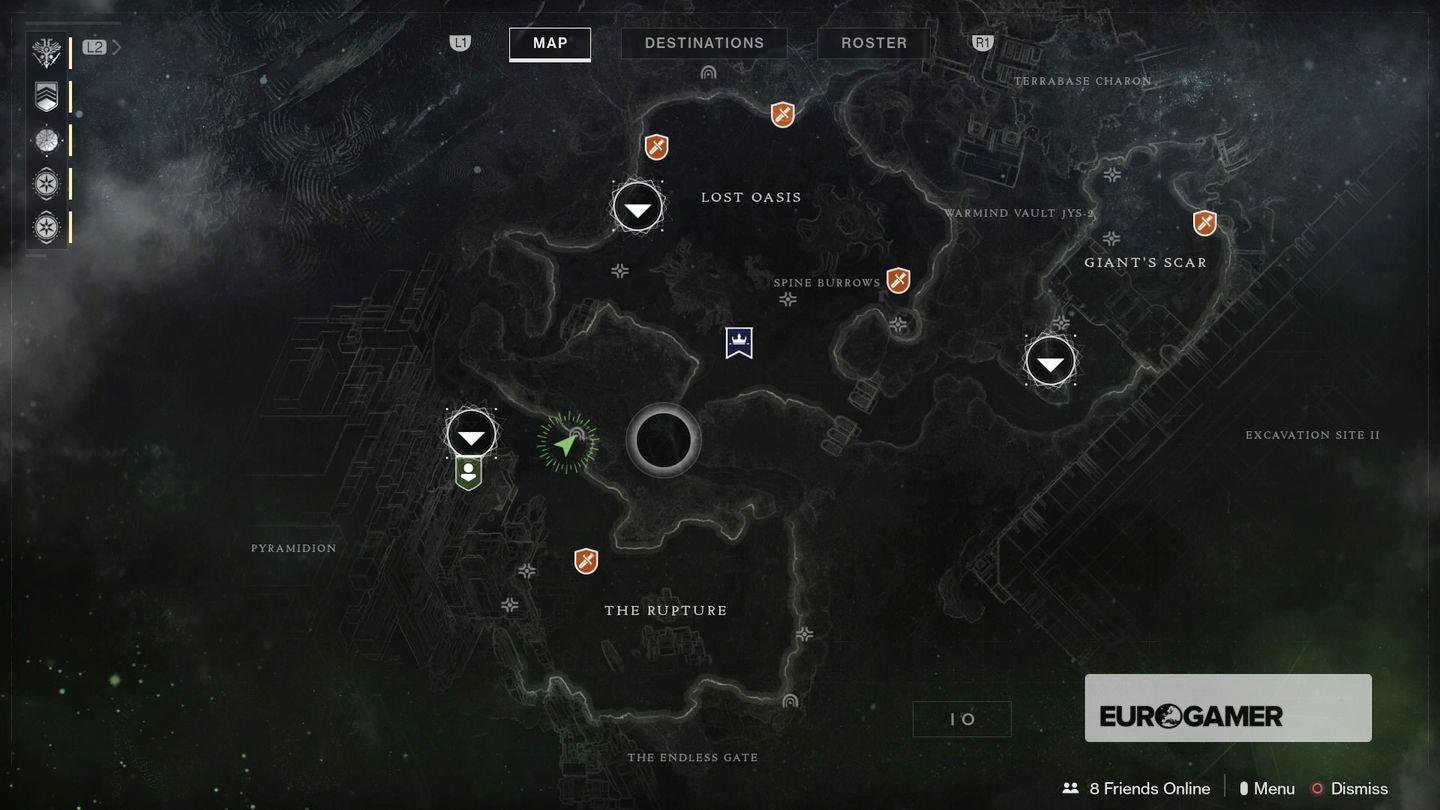Select the chevron shield milestone icon
Image resolution: width=1440 pixels, height=810 pixels.
(47, 97)
